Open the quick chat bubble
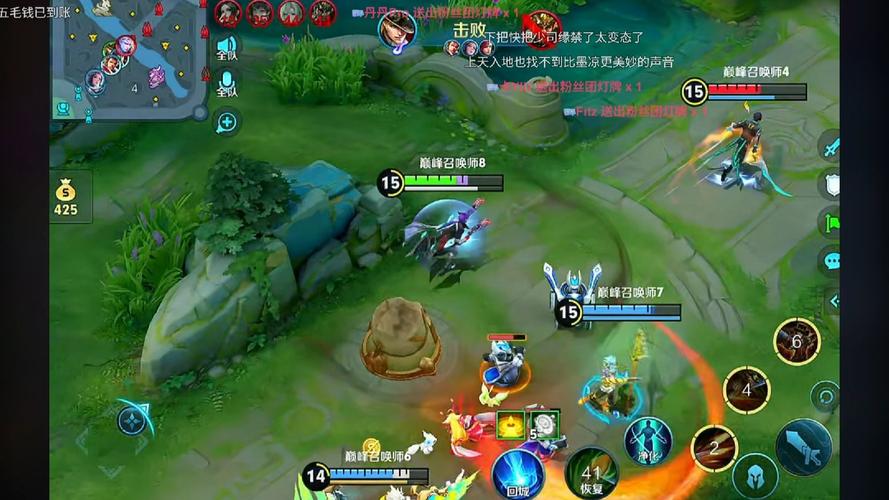This screenshot has width=889, height=500. tap(830, 261)
